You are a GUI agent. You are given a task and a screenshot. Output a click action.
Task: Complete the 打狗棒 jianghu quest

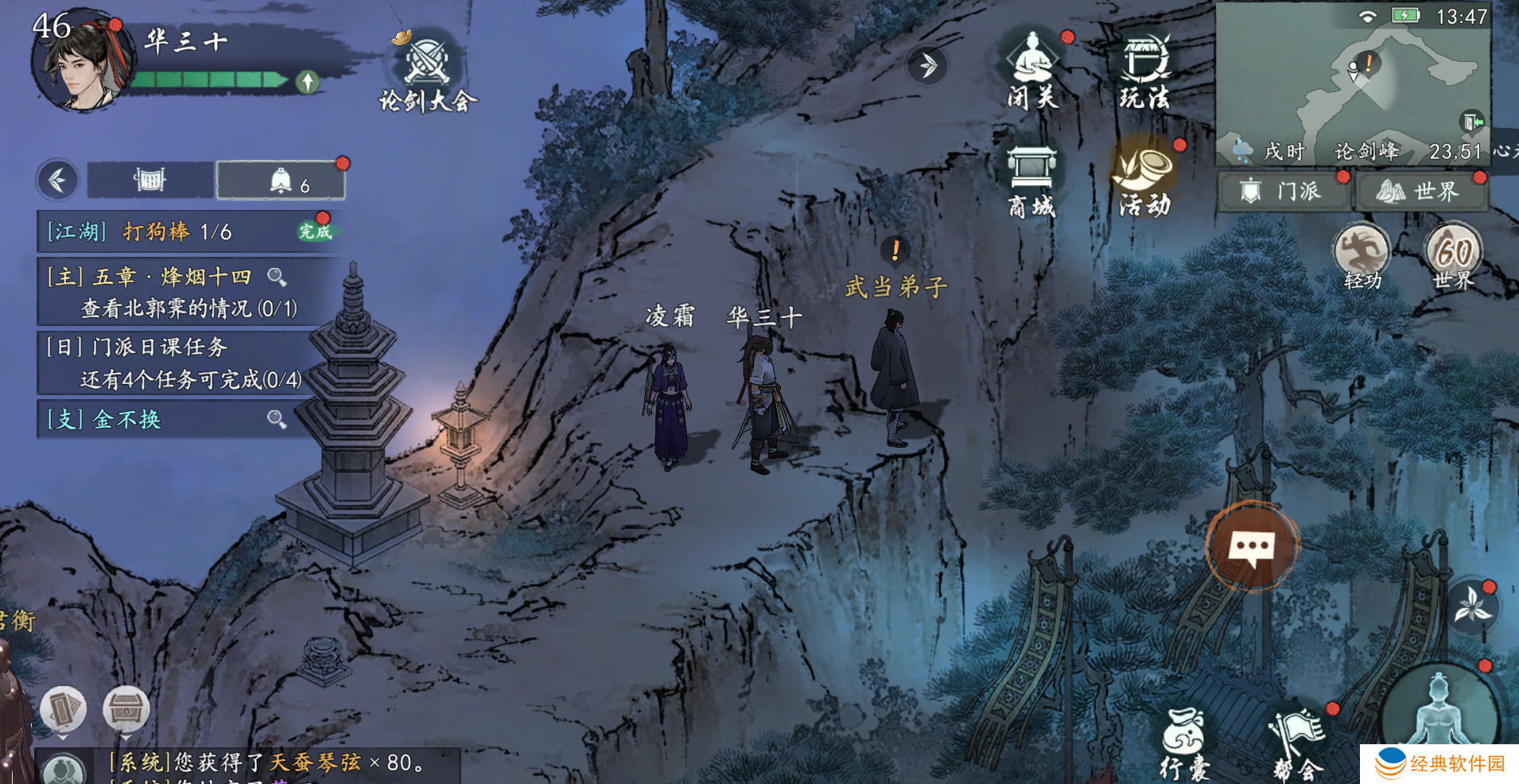click(315, 231)
